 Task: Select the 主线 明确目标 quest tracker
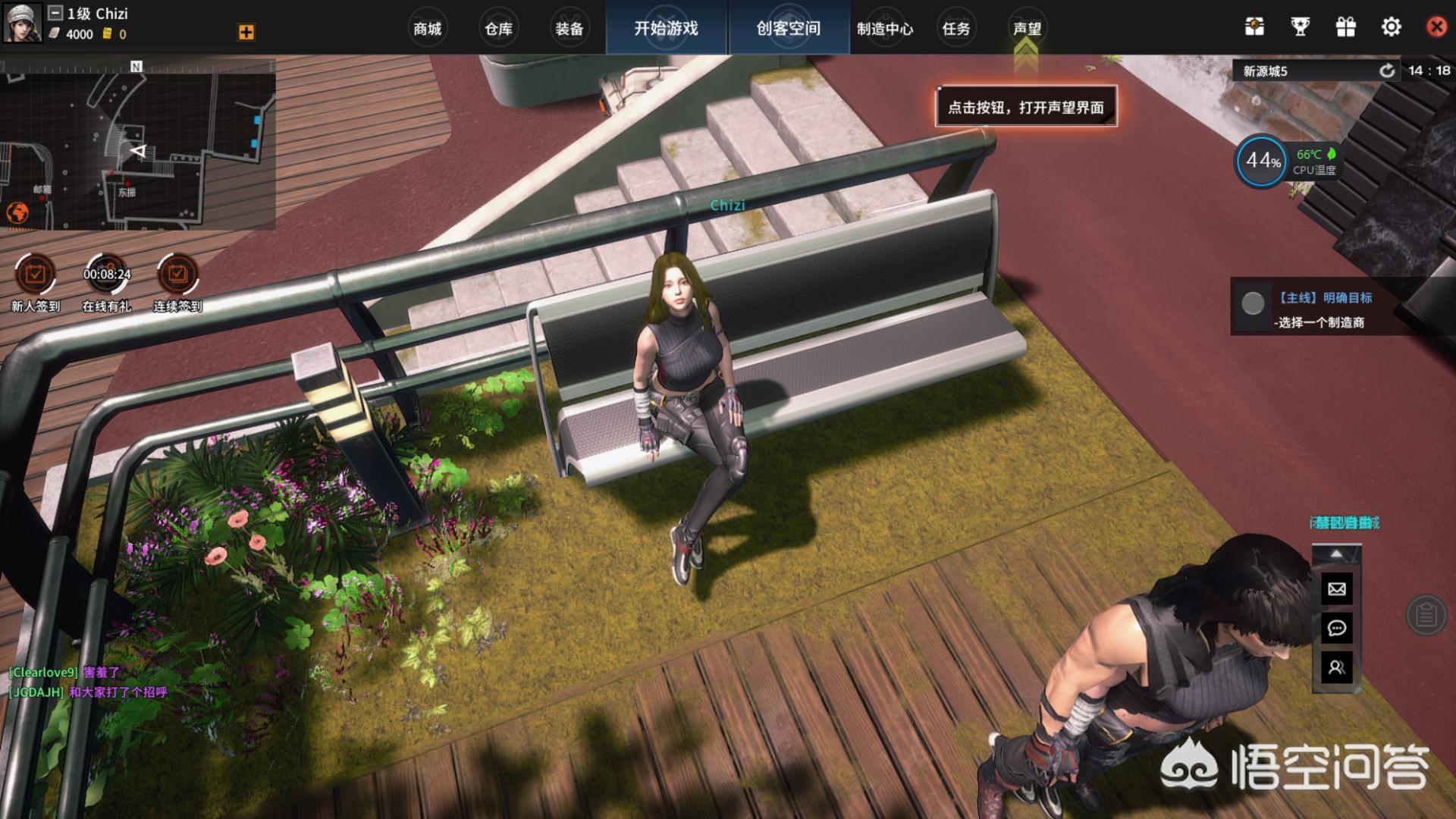[x=1323, y=307]
